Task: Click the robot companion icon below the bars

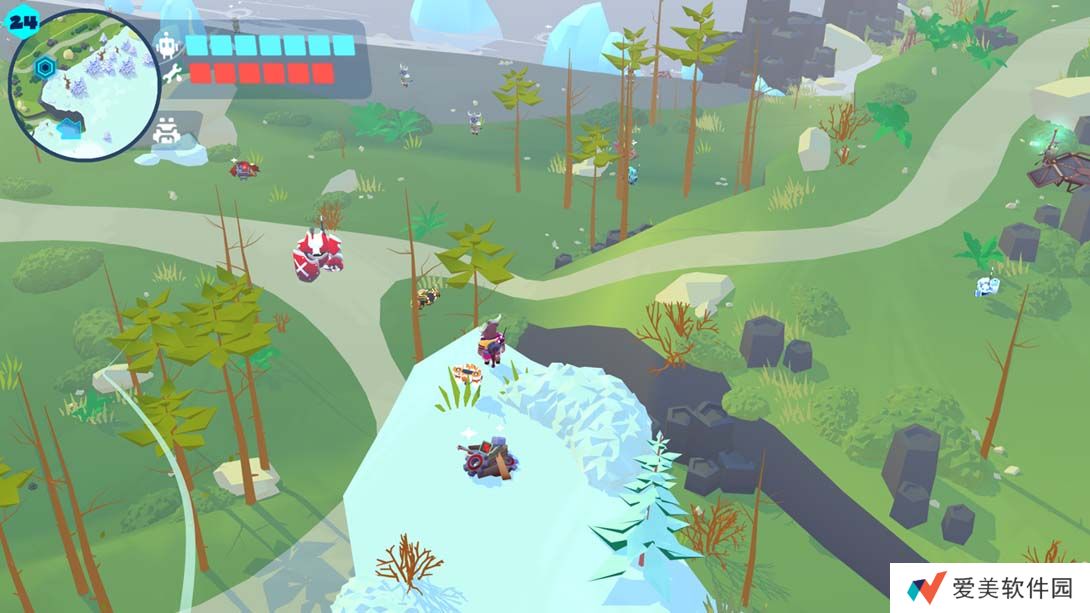Action: [166, 131]
